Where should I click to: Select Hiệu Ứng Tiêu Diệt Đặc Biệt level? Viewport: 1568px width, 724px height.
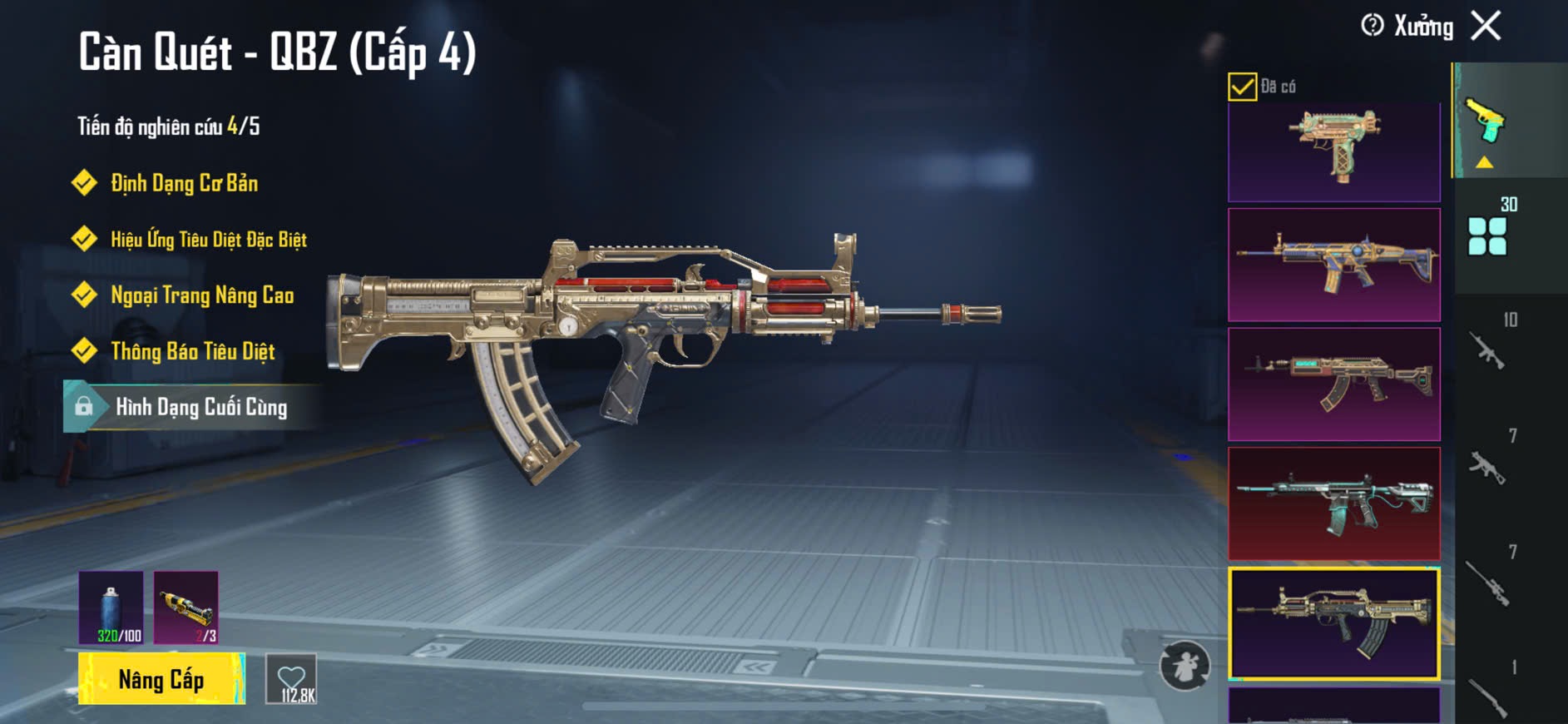coord(208,240)
